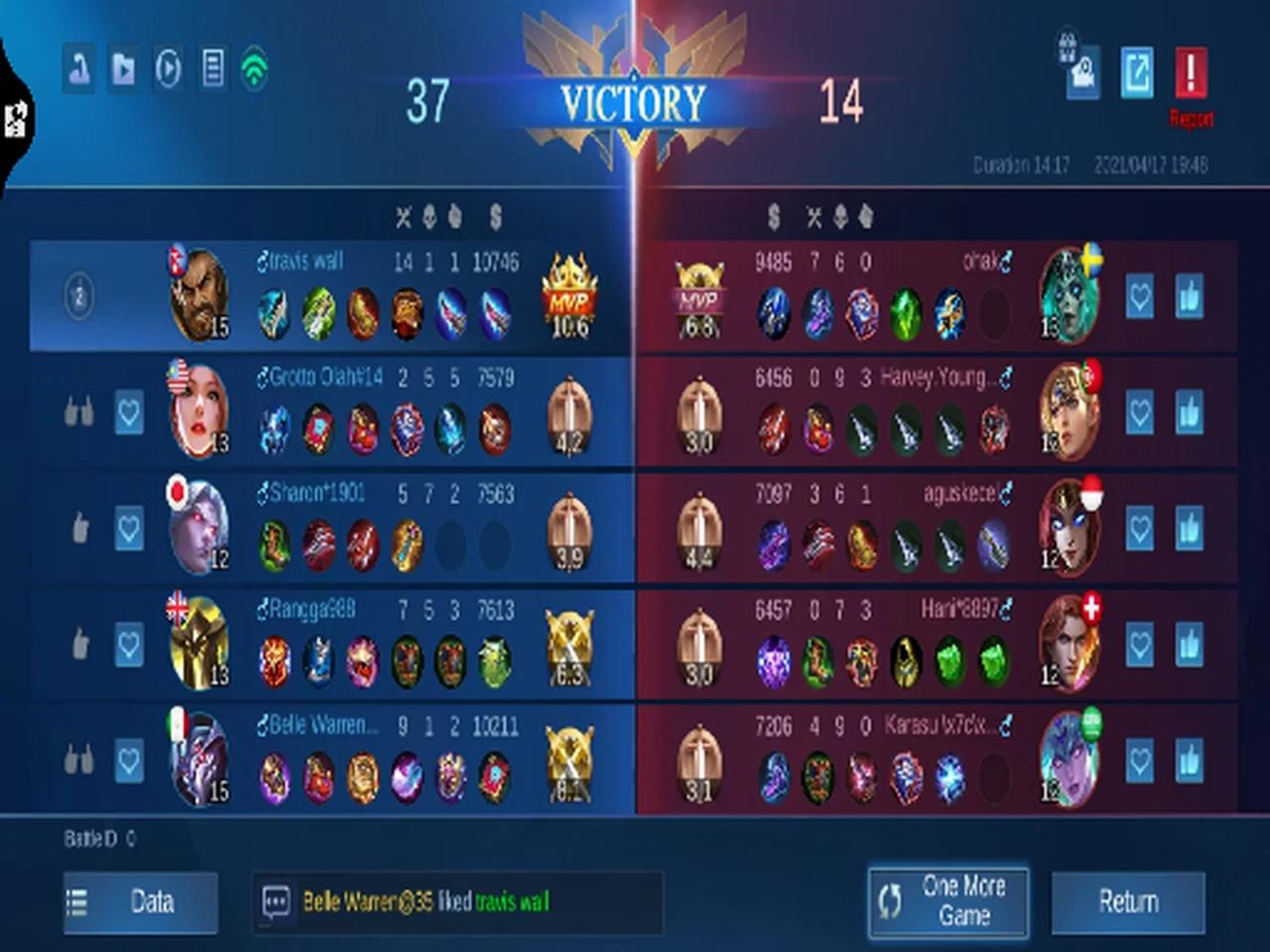1270x952 pixels.
Task: Open the screen recording share icon
Action: coord(1081,70)
